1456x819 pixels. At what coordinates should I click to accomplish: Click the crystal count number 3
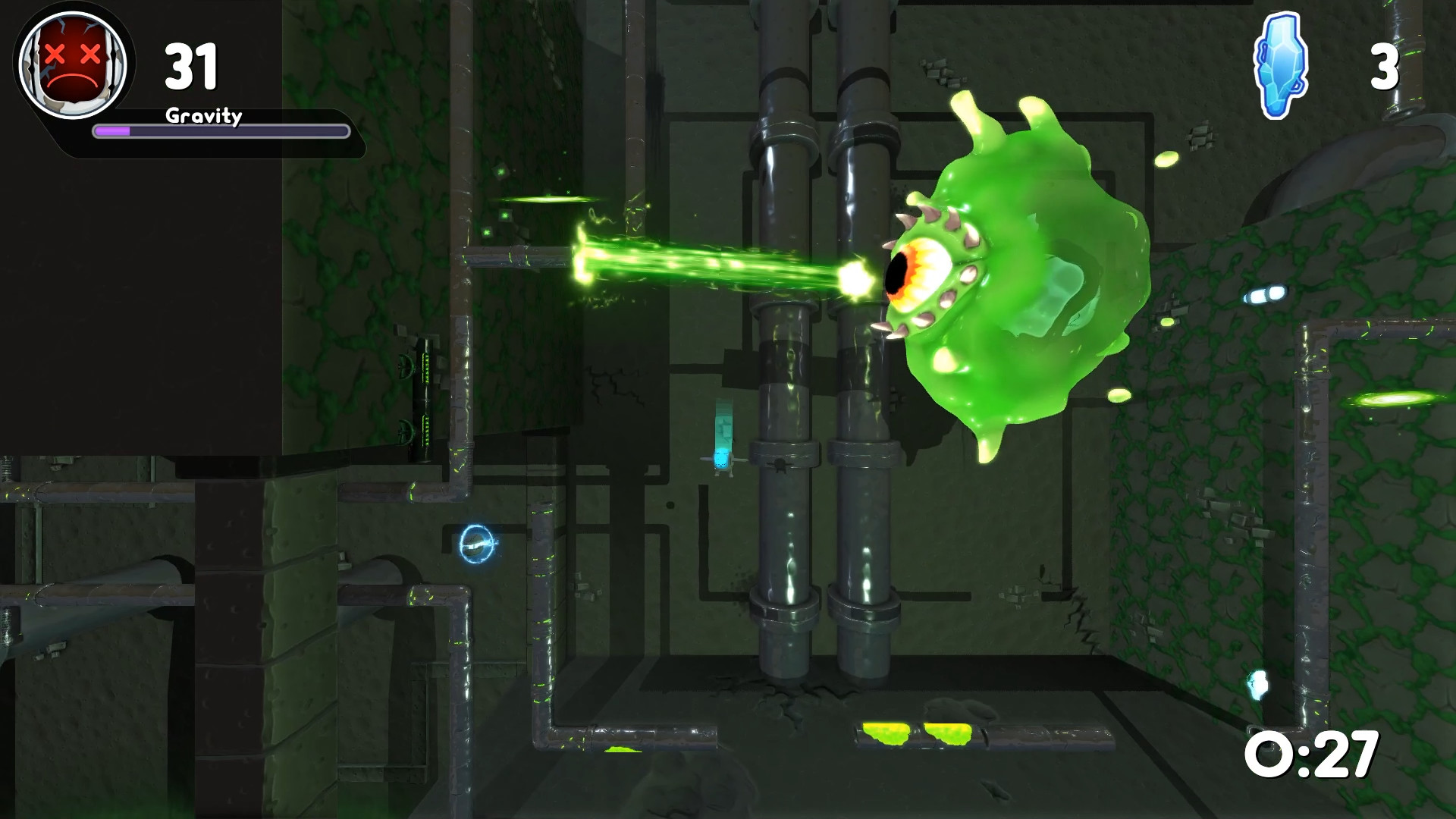1386,68
